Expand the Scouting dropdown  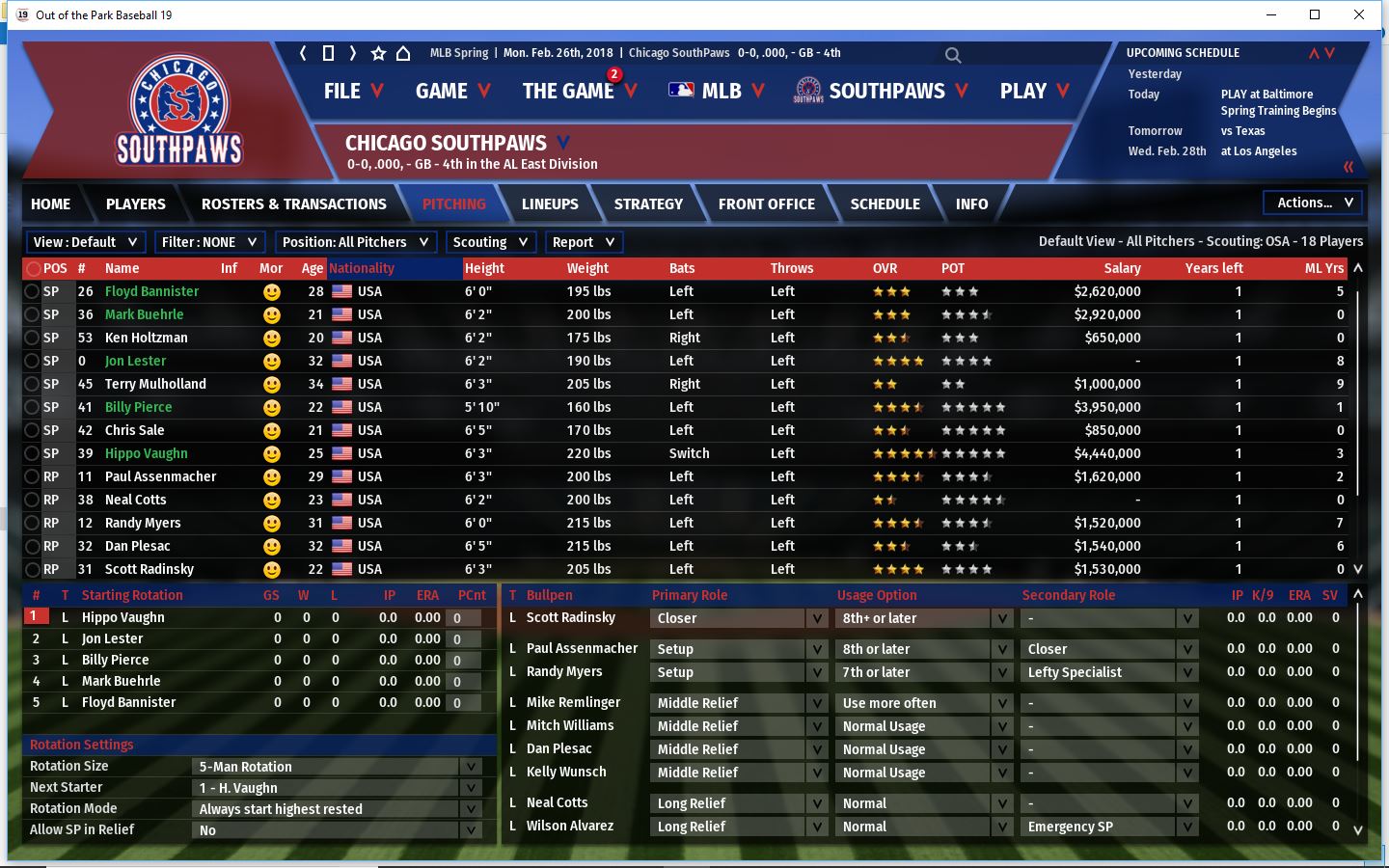(x=490, y=242)
